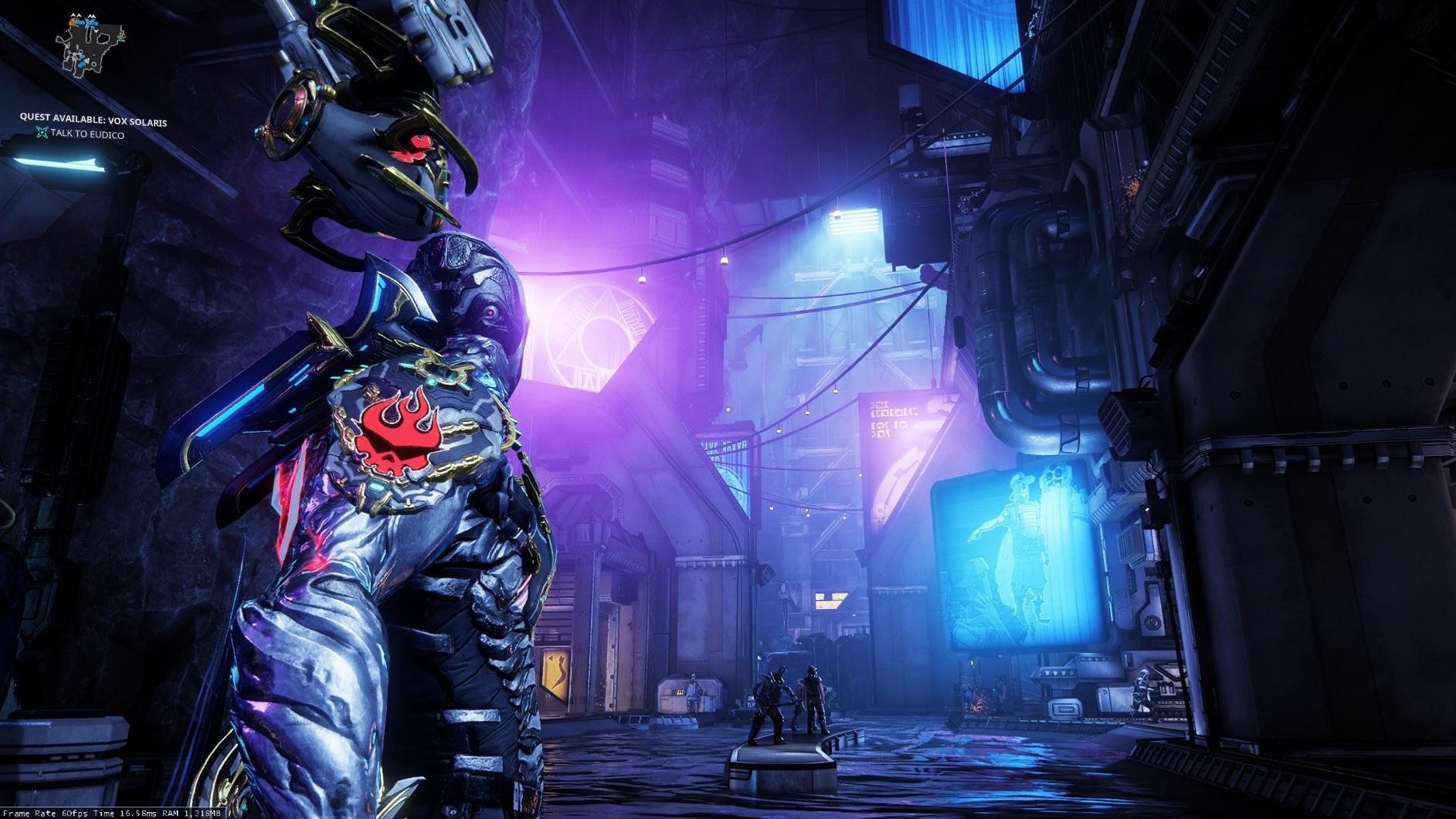This screenshot has height=819, width=1456.
Task: Click the Talk to Eudico objective
Action: [x=87, y=134]
